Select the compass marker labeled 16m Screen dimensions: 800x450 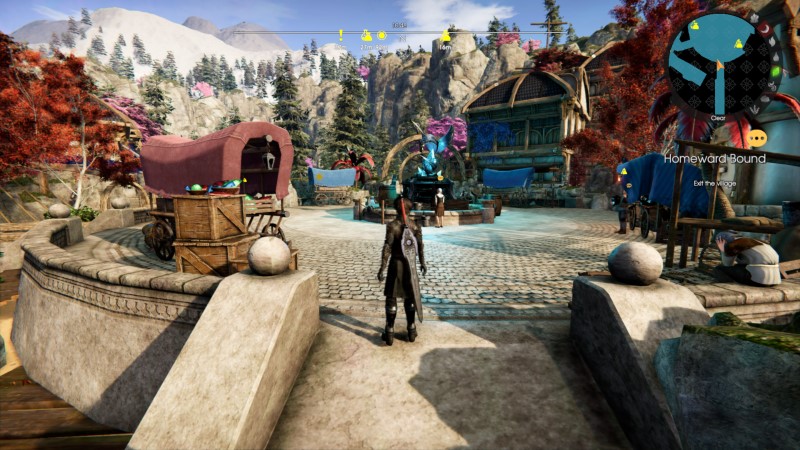tap(445, 37)
